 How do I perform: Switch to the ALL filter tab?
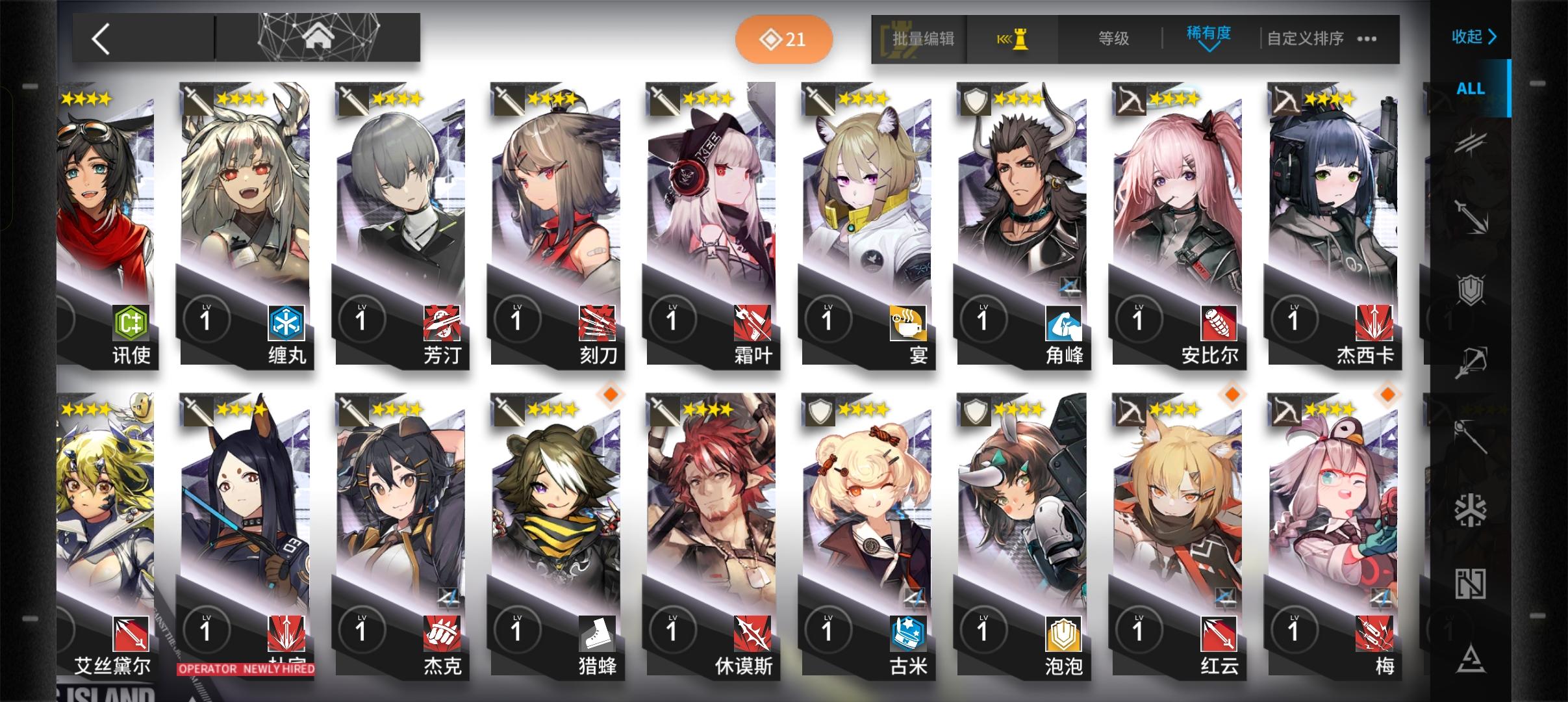[x=1471, y=89]
